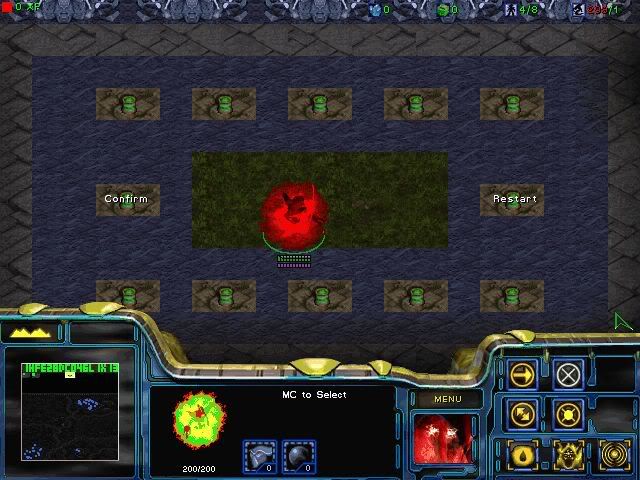The image size is (640, 480).
Task: Toggle minimap terrain with the yellow mountain button
Action: 33,332
